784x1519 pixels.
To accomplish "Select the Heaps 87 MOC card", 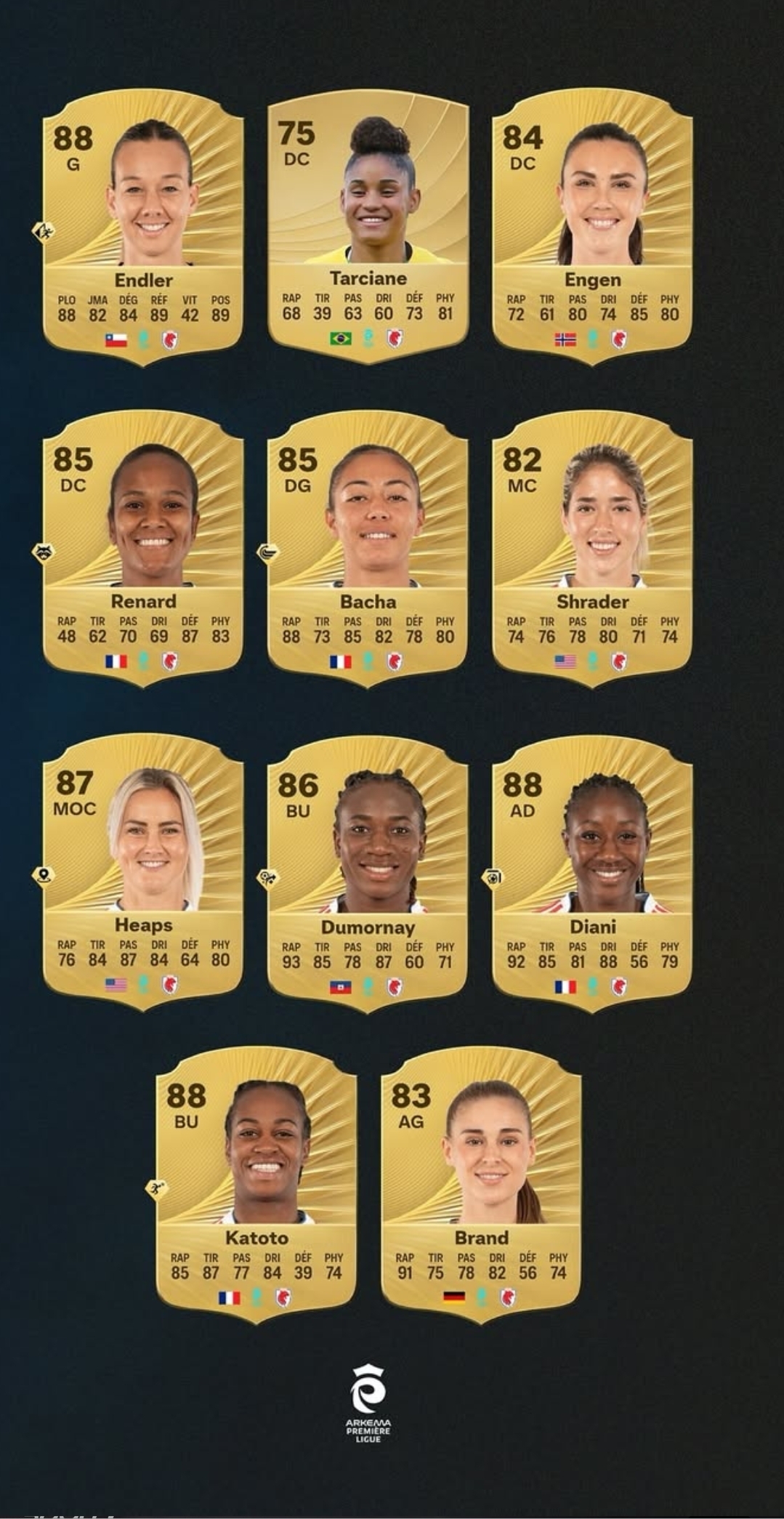I will 143,871.
